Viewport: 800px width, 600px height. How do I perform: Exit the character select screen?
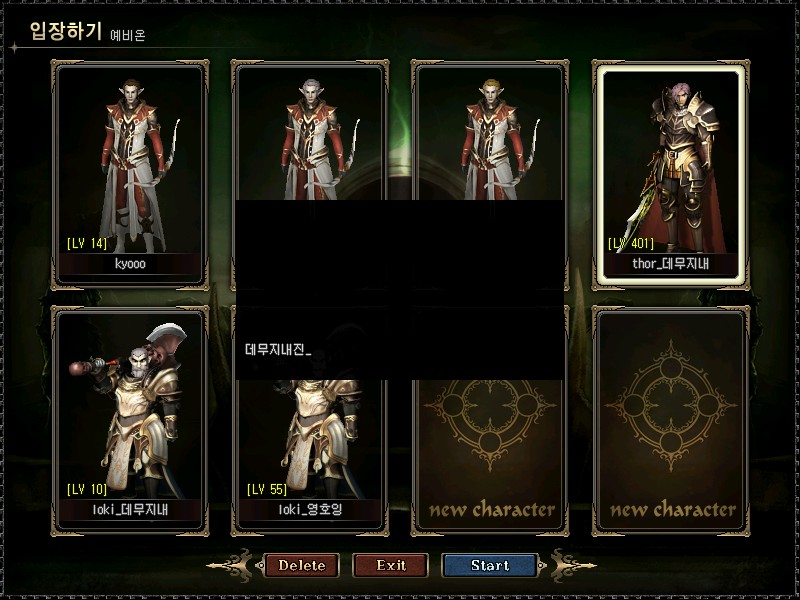coord(391,565)
